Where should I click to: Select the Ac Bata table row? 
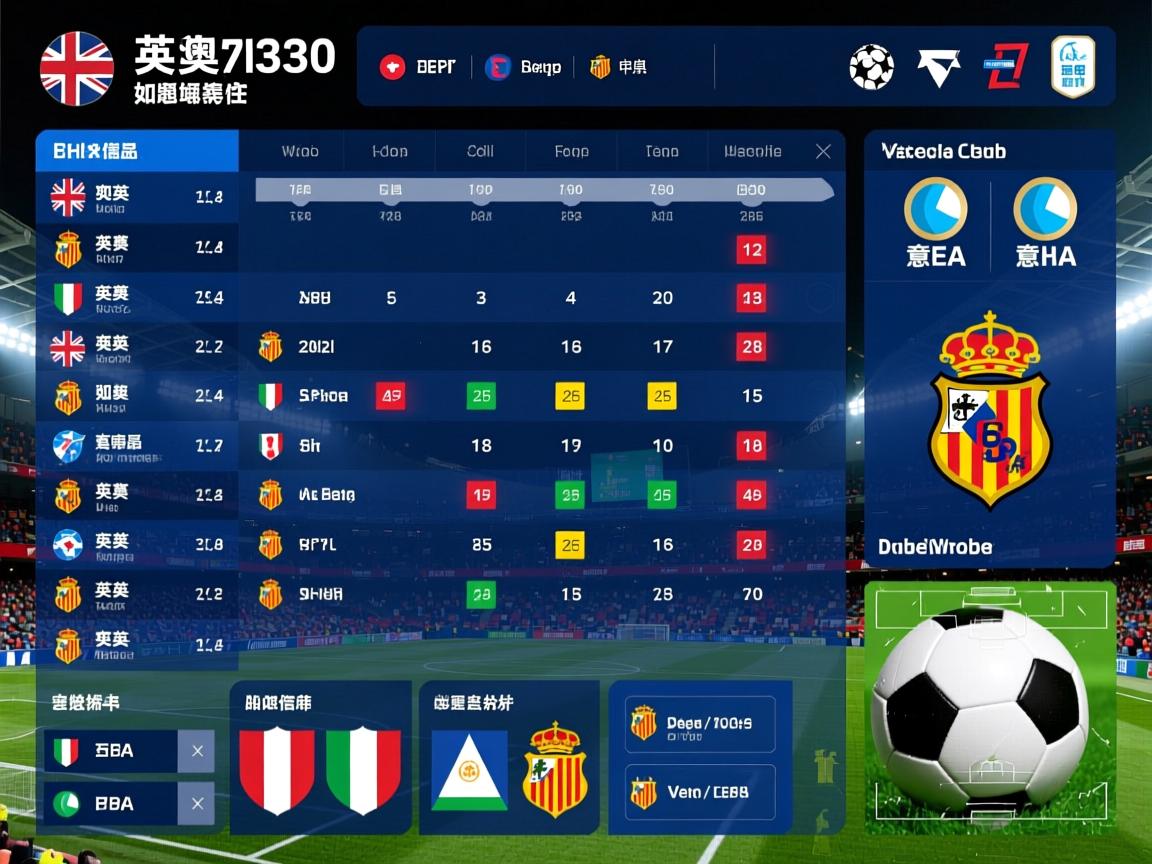pyautogui.click(x=327, y=494)
